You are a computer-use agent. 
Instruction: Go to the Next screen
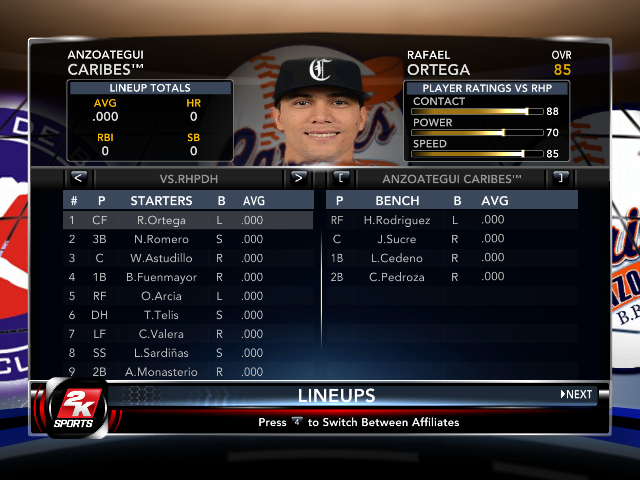(x=577, y=395)
